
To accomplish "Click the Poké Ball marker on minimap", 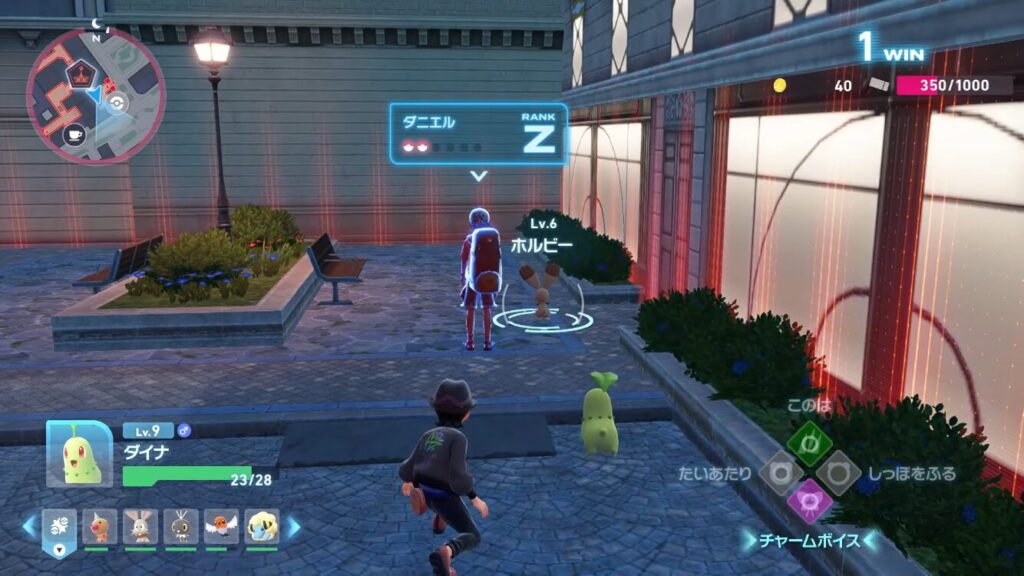I will (118, 102).
